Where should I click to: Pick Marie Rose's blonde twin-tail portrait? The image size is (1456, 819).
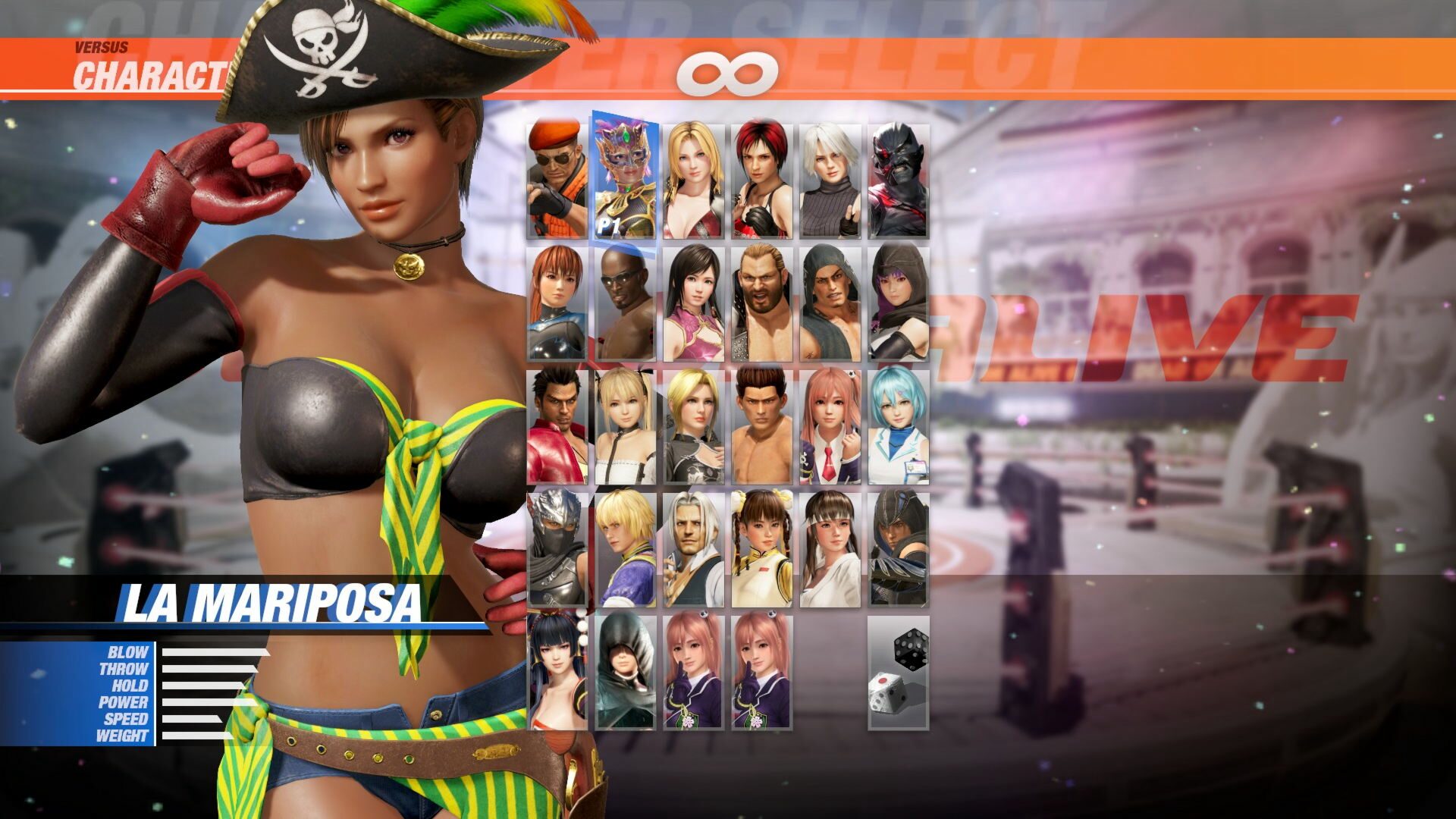624,428
